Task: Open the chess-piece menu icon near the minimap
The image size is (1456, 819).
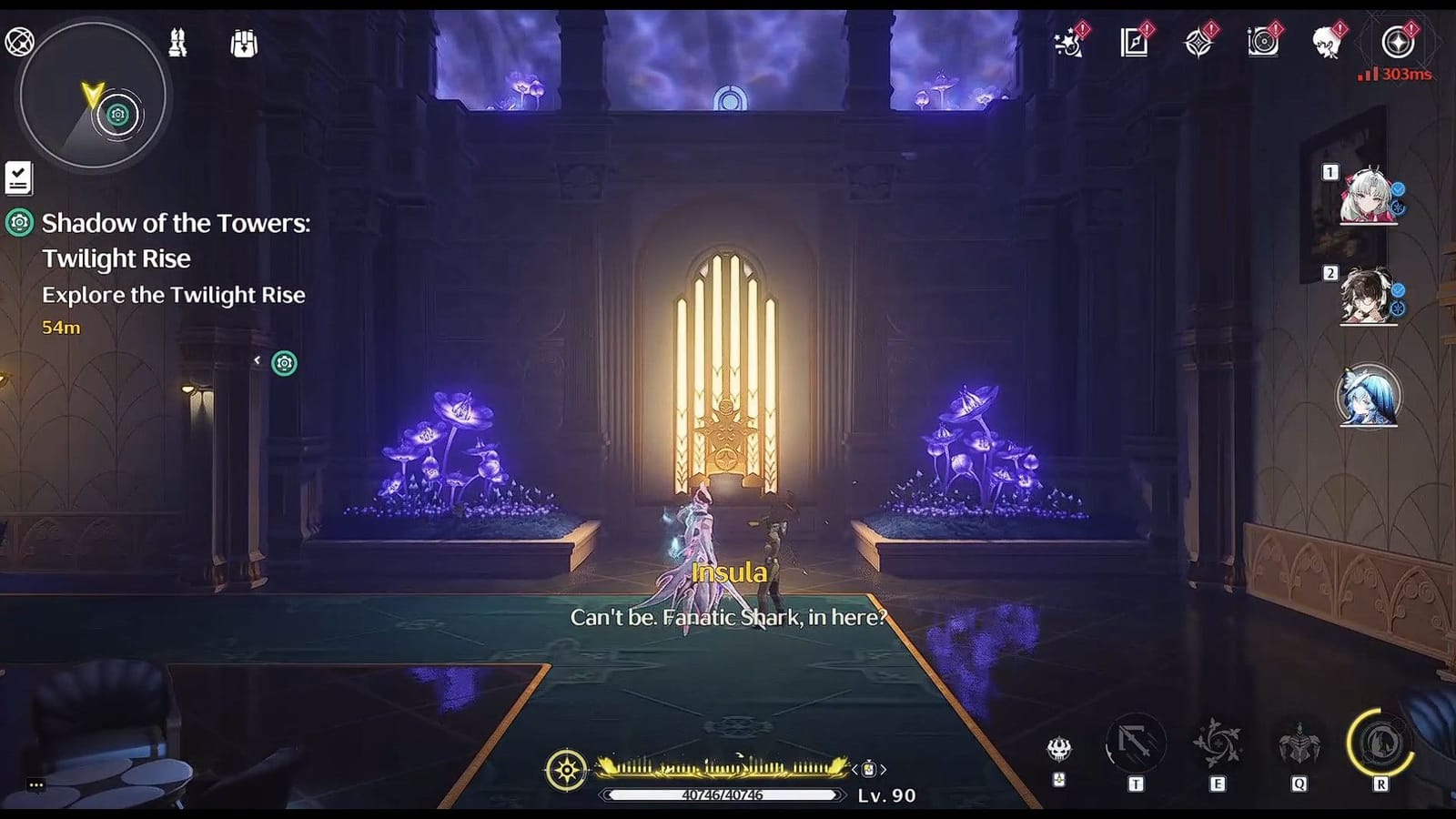Action: coord(179,43)
